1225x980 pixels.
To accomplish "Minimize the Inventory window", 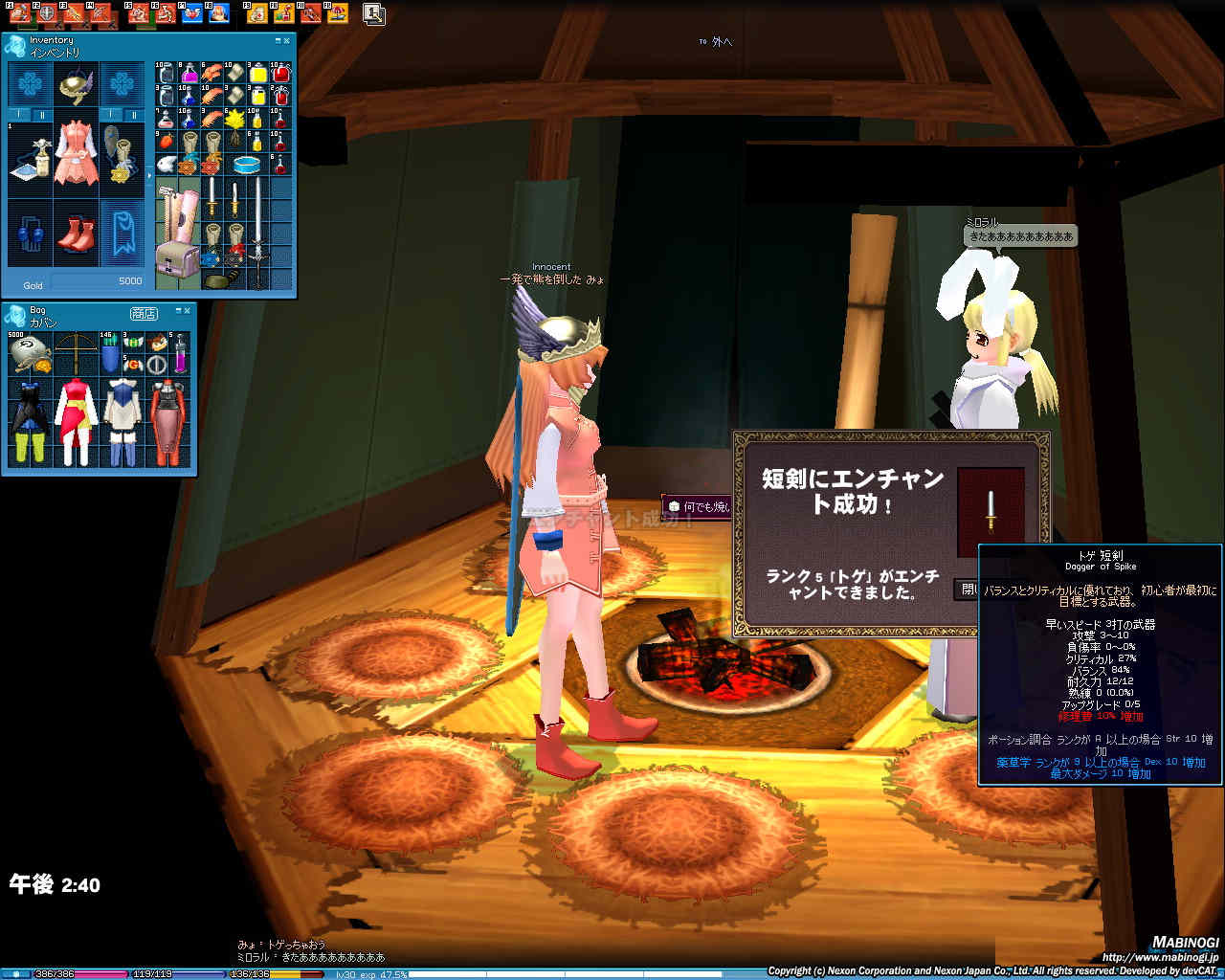I will (278, 41).
